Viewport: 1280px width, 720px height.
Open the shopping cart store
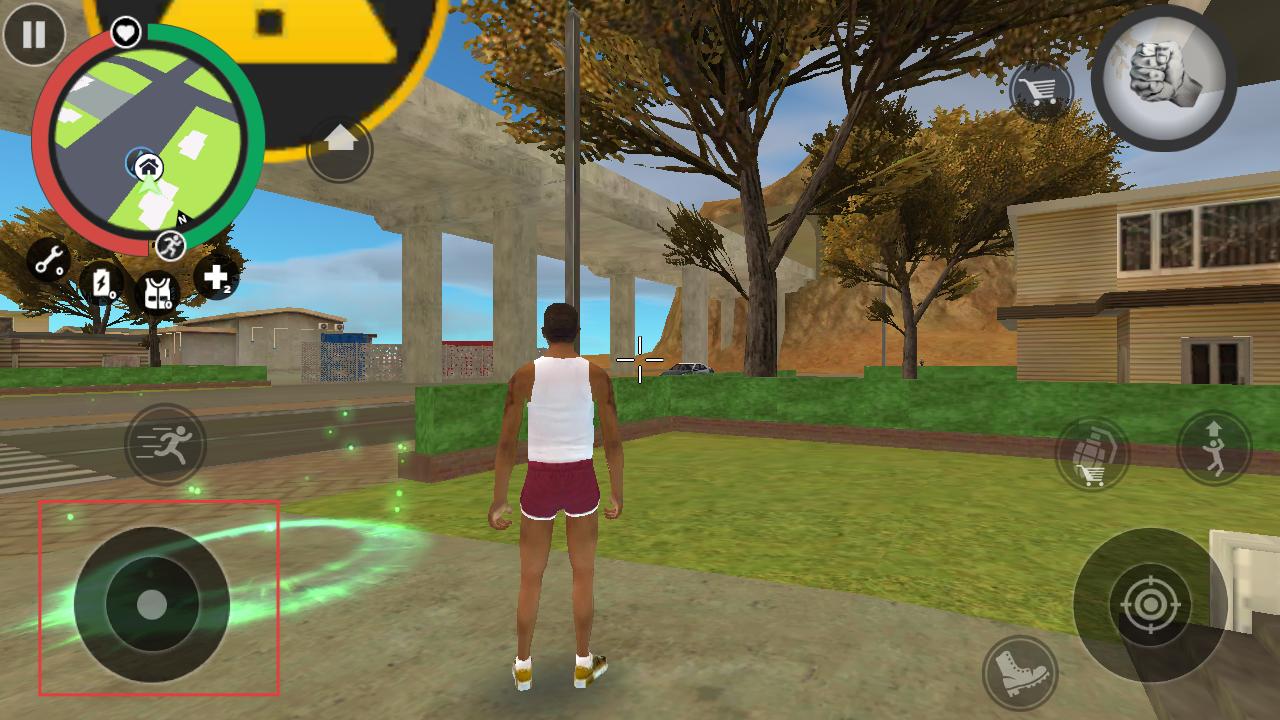(x=1040, y=92)
